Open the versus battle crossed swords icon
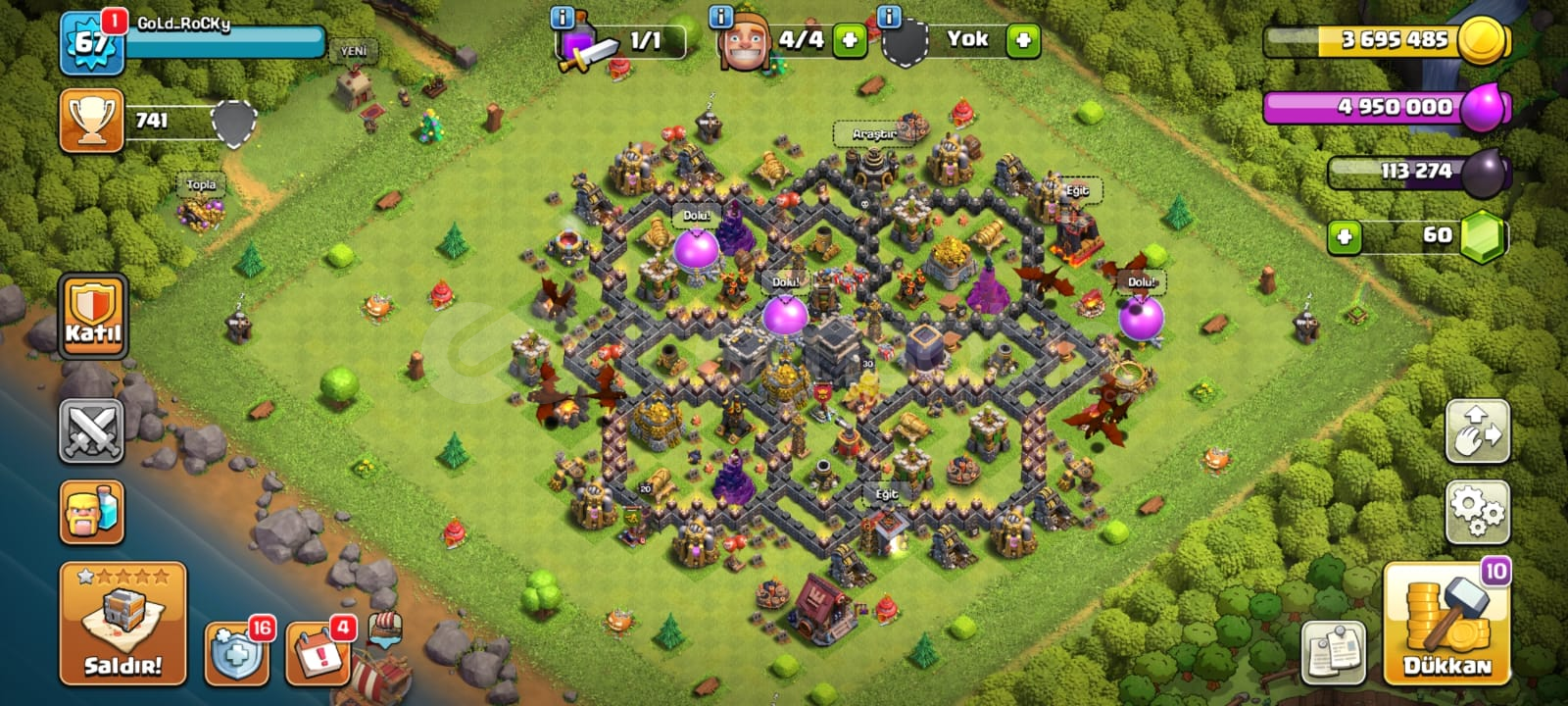The width and height of the screenshot is (1568, 706). point(92,431)
